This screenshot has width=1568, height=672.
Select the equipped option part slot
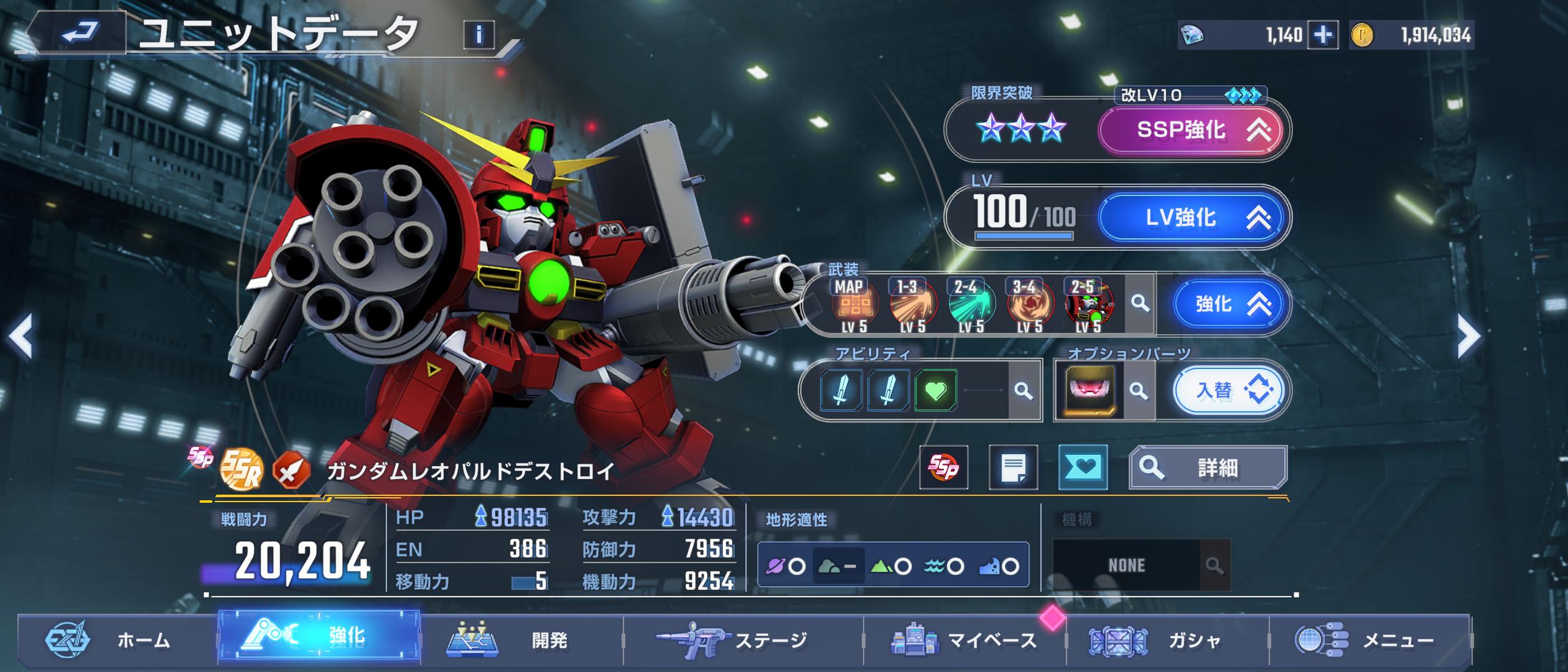[x=1090, y=391]
